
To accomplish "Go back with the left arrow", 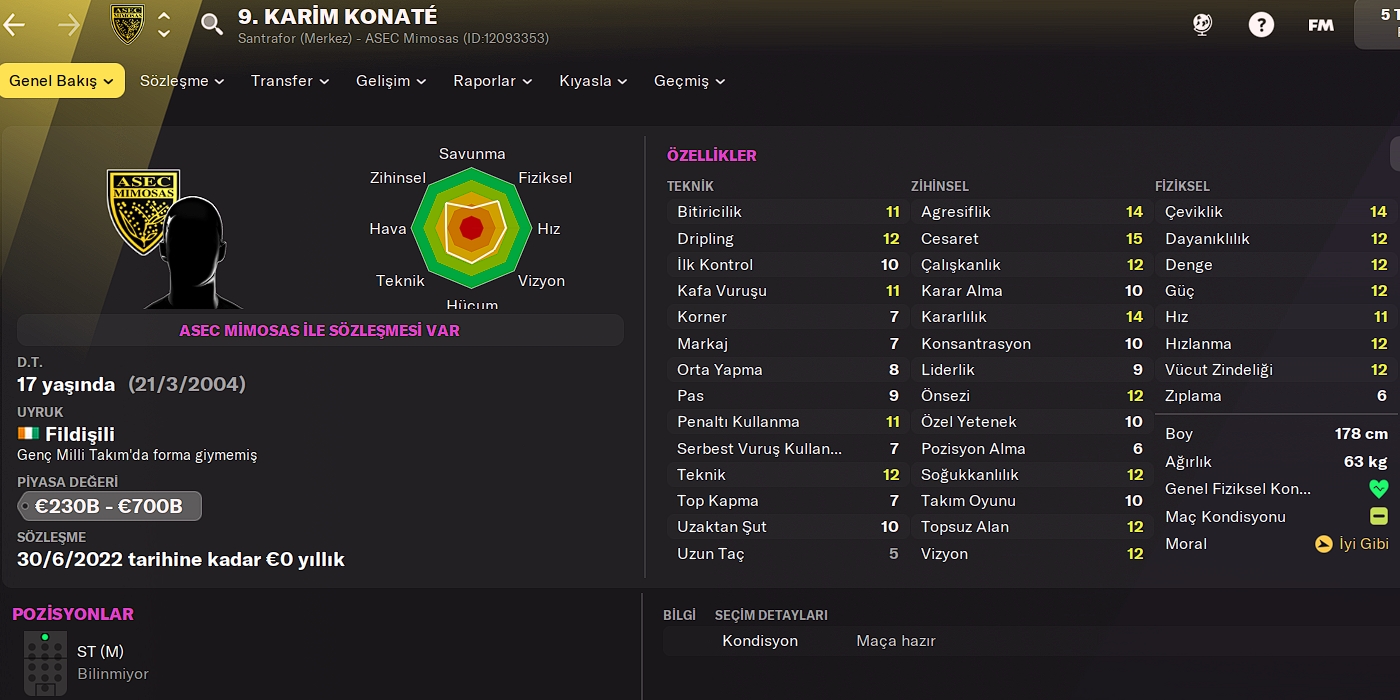I will coord(15,25).
